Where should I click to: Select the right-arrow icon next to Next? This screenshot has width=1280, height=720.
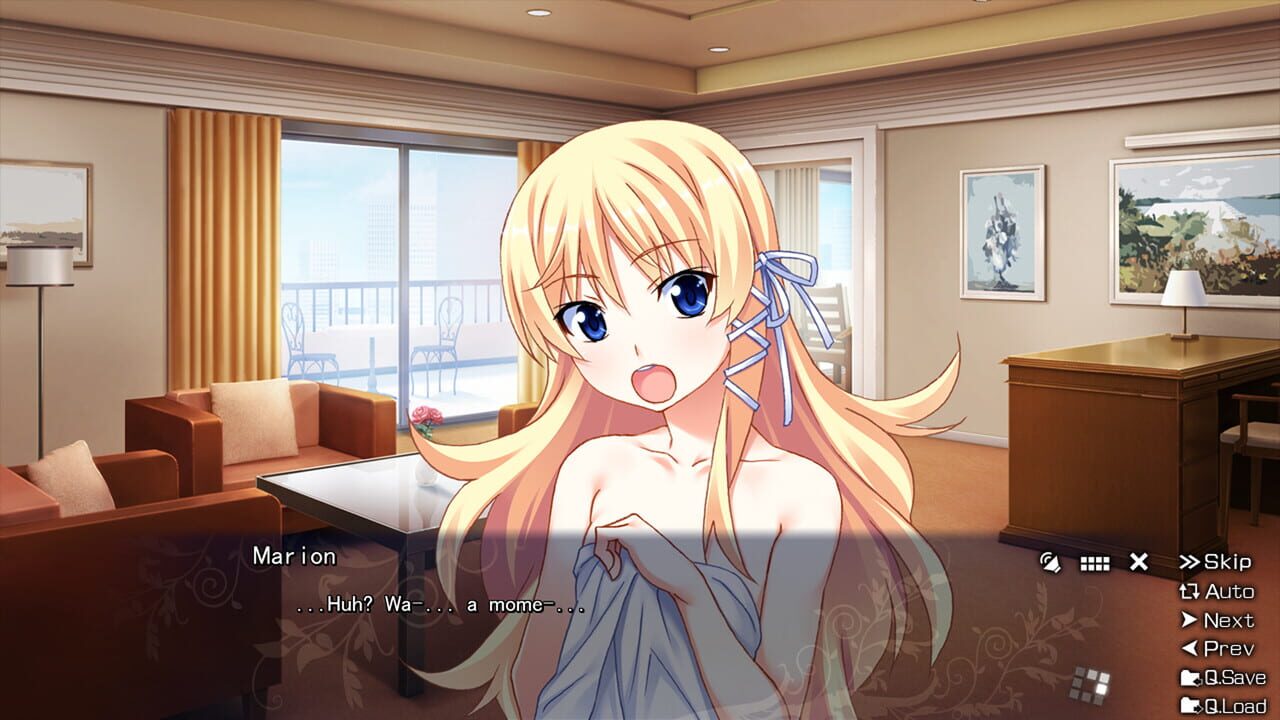click(x=1189, y=620)
